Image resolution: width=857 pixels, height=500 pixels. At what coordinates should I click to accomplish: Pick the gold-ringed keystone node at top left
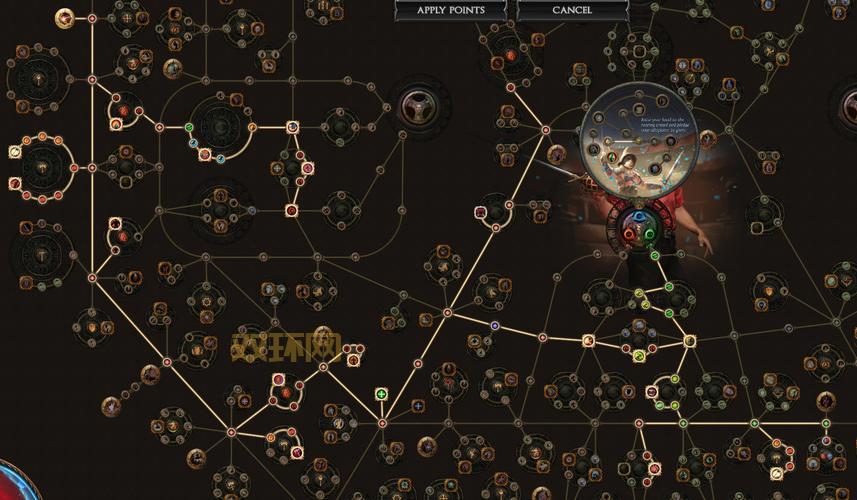pyautogui.click(x=66, y=17)
